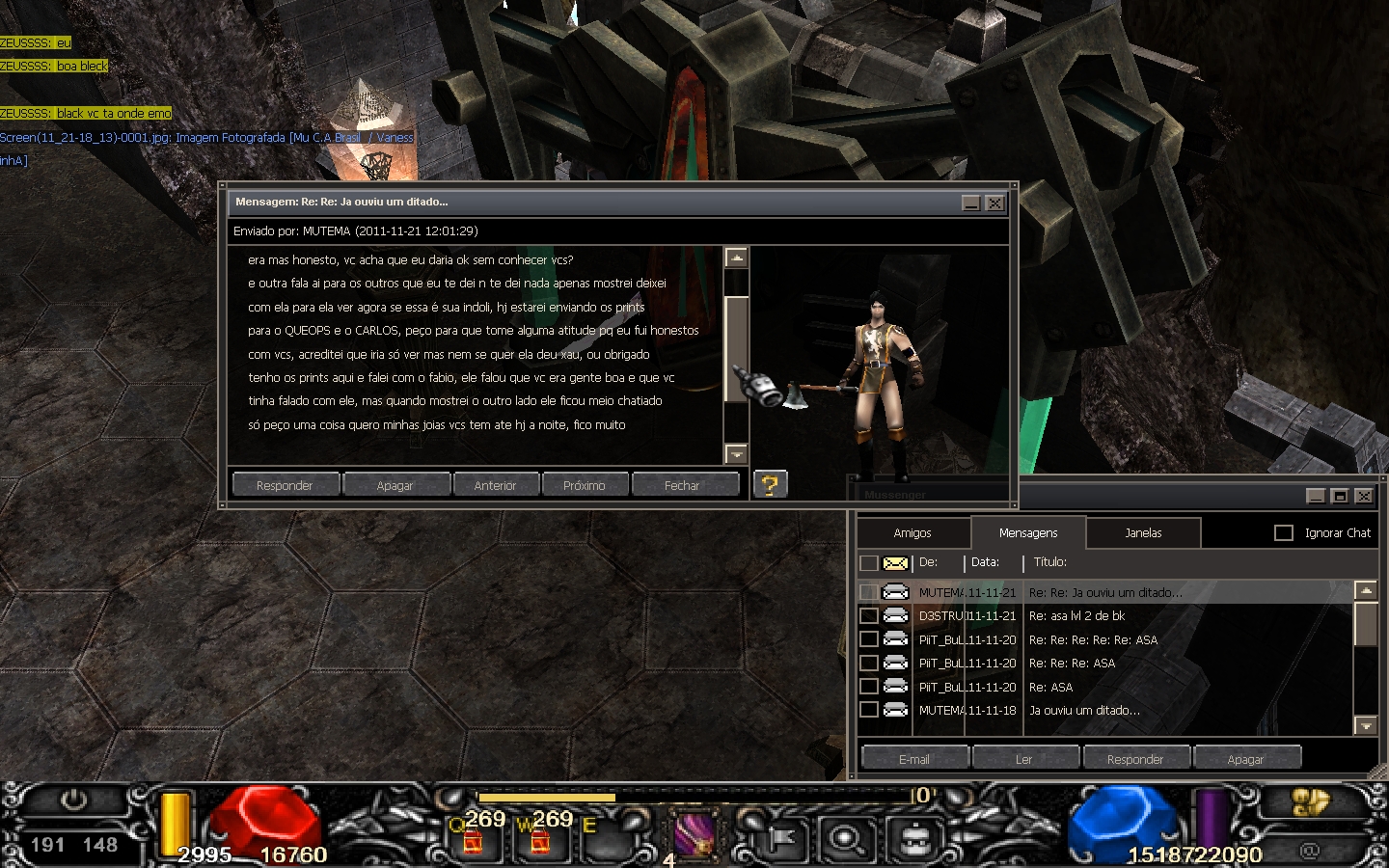
Task: Go to the Anterior message
Action: click(495, 485)
